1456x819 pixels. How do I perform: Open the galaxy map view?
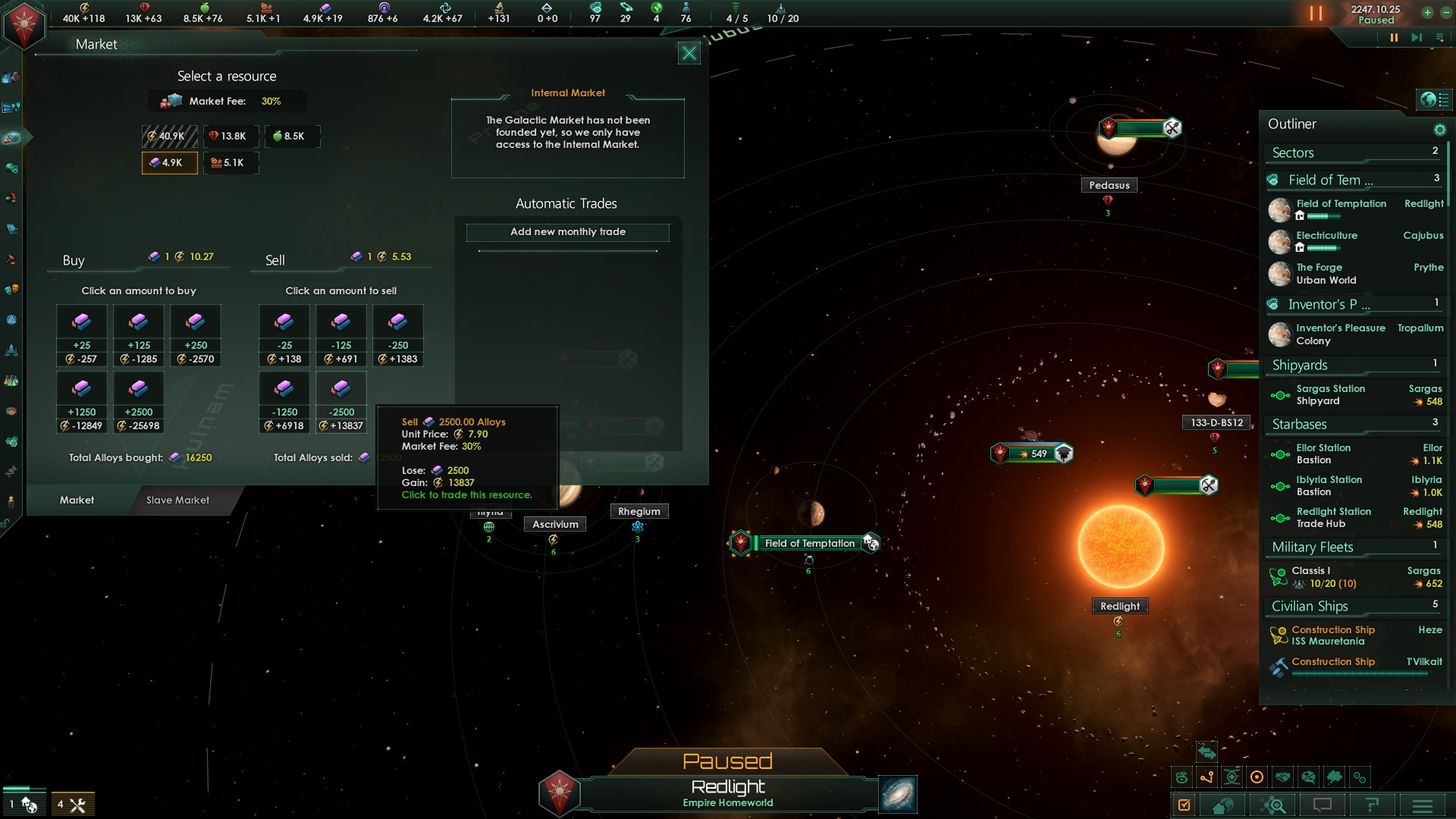click(898, 795)
